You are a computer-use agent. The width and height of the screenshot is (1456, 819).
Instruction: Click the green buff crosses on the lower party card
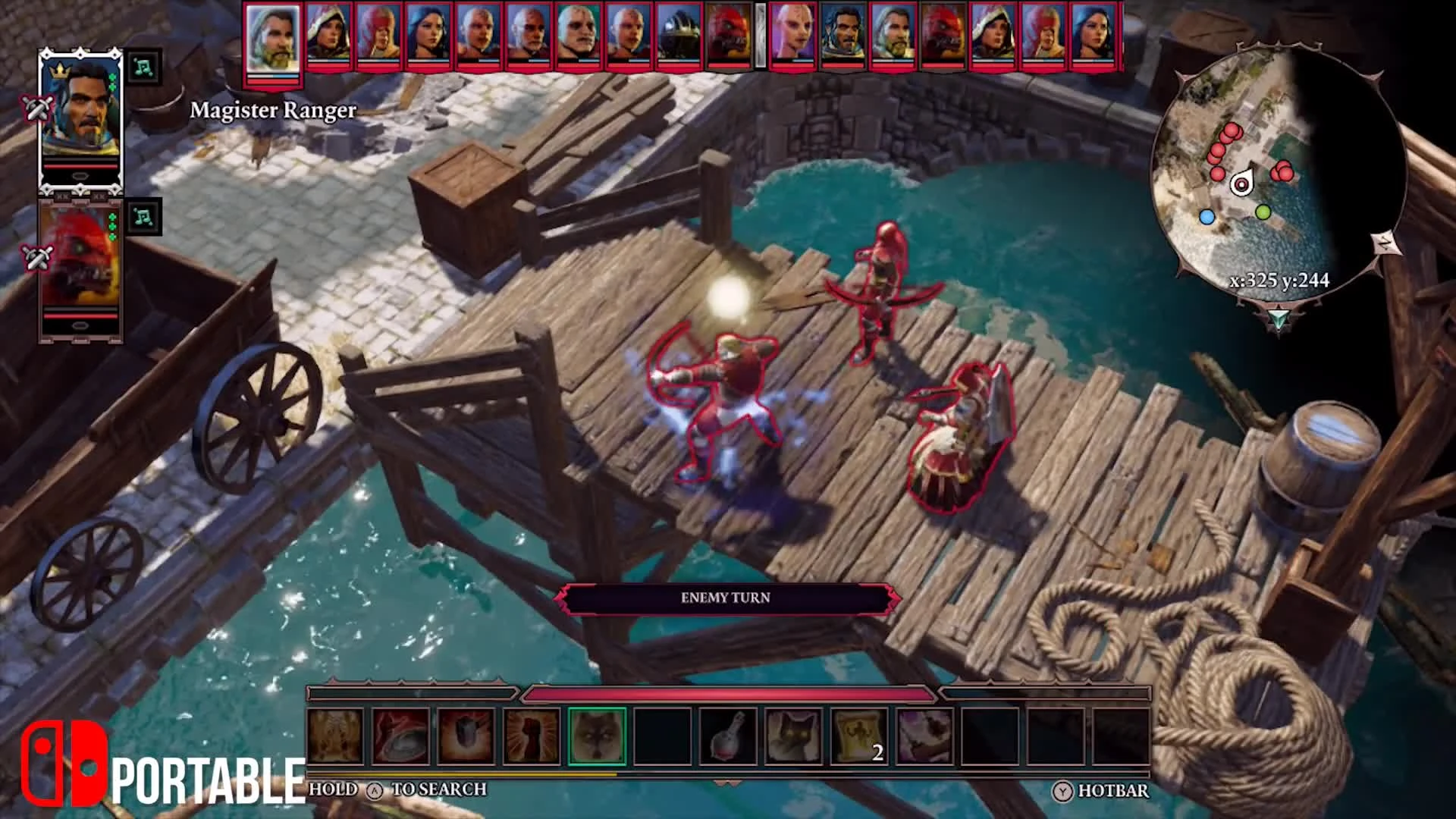point(112,225)
